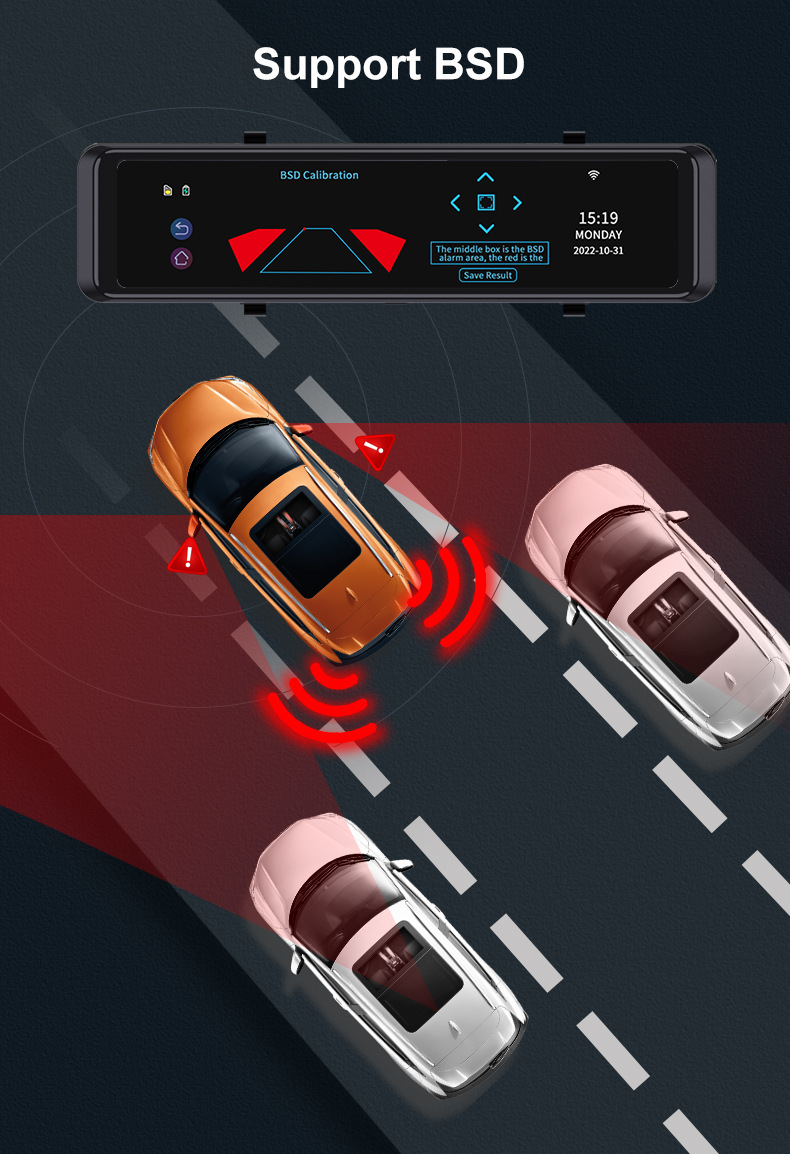
Task: Nudge calibration area right with right arrow
Action: pos(517,203)
